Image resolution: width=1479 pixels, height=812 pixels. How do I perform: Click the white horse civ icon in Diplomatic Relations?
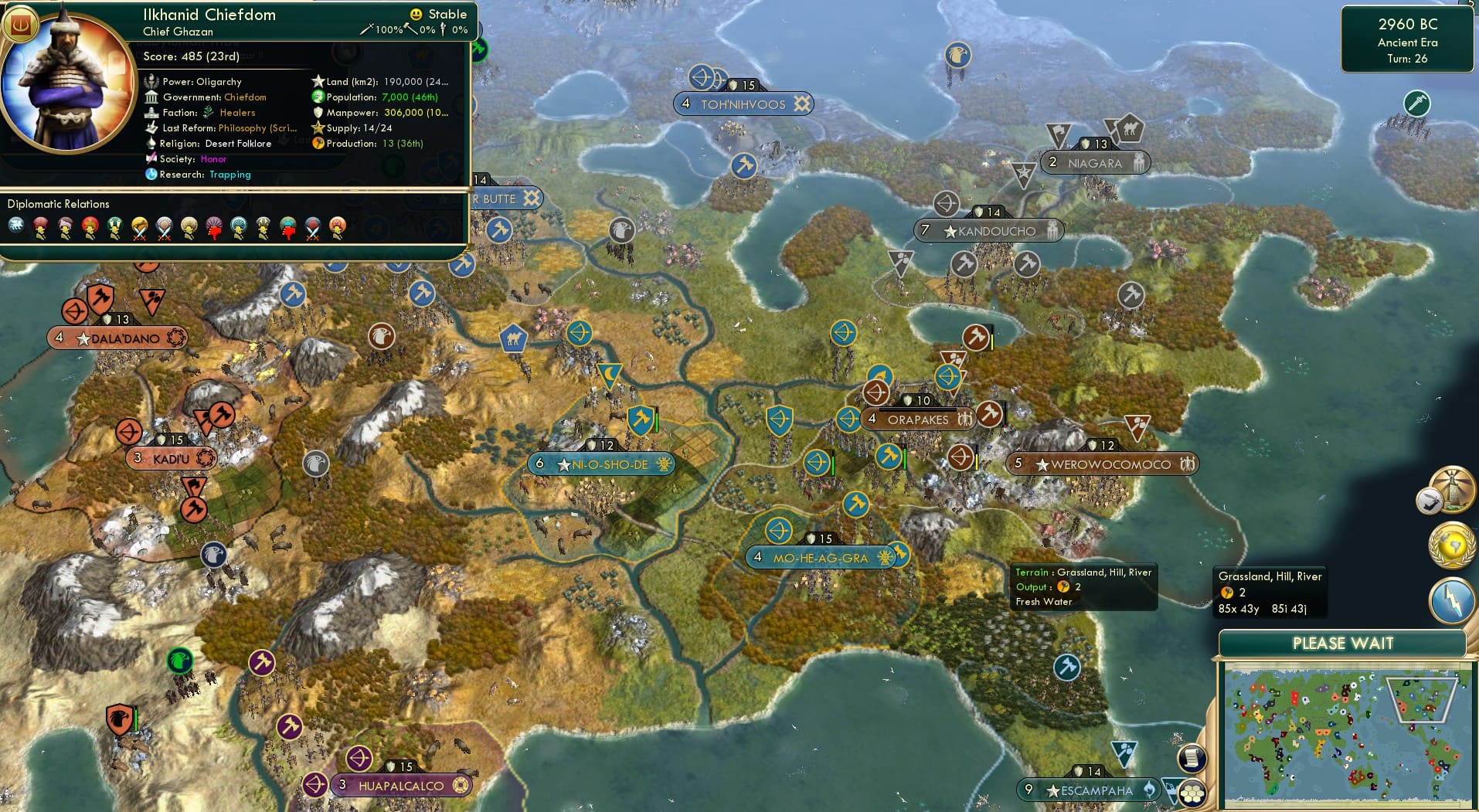(x=15, y=225)
